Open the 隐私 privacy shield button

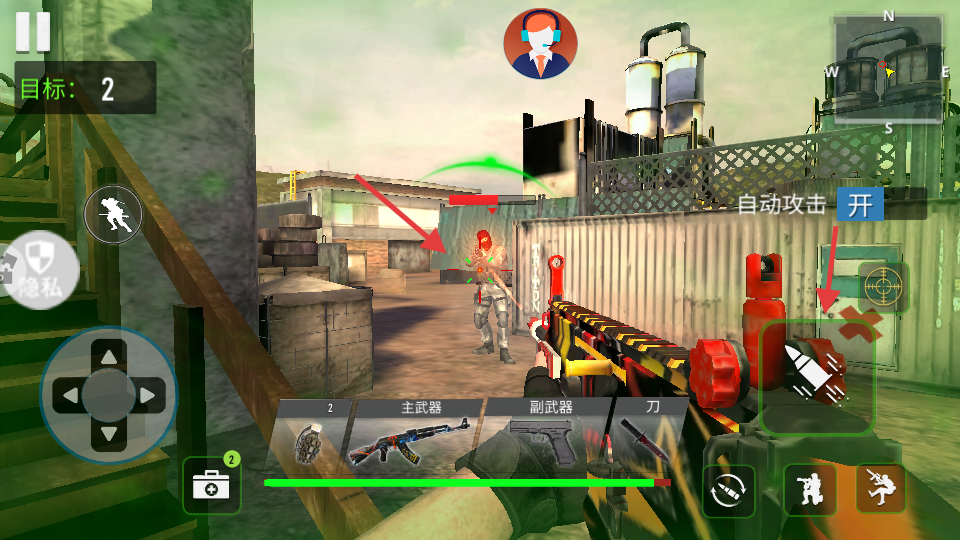coord(38,270)
